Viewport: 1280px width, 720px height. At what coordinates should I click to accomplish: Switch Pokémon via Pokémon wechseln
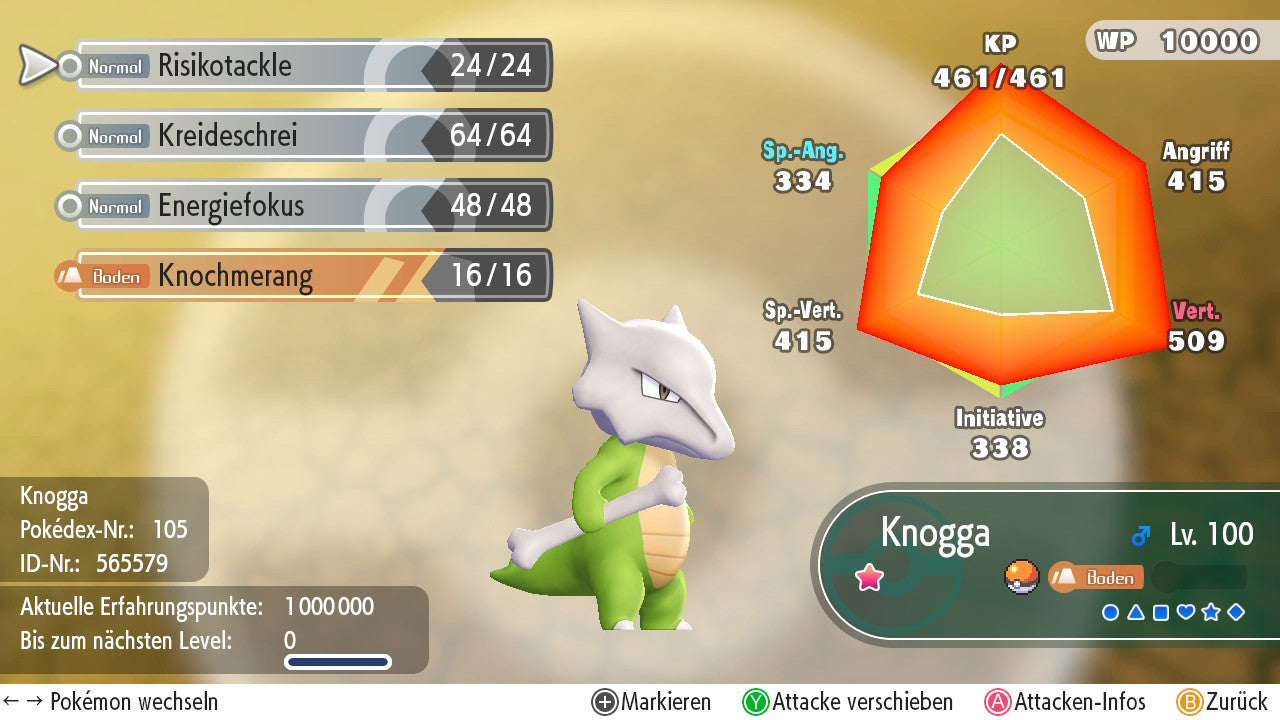pyautogui.click(x=110, y=702)
